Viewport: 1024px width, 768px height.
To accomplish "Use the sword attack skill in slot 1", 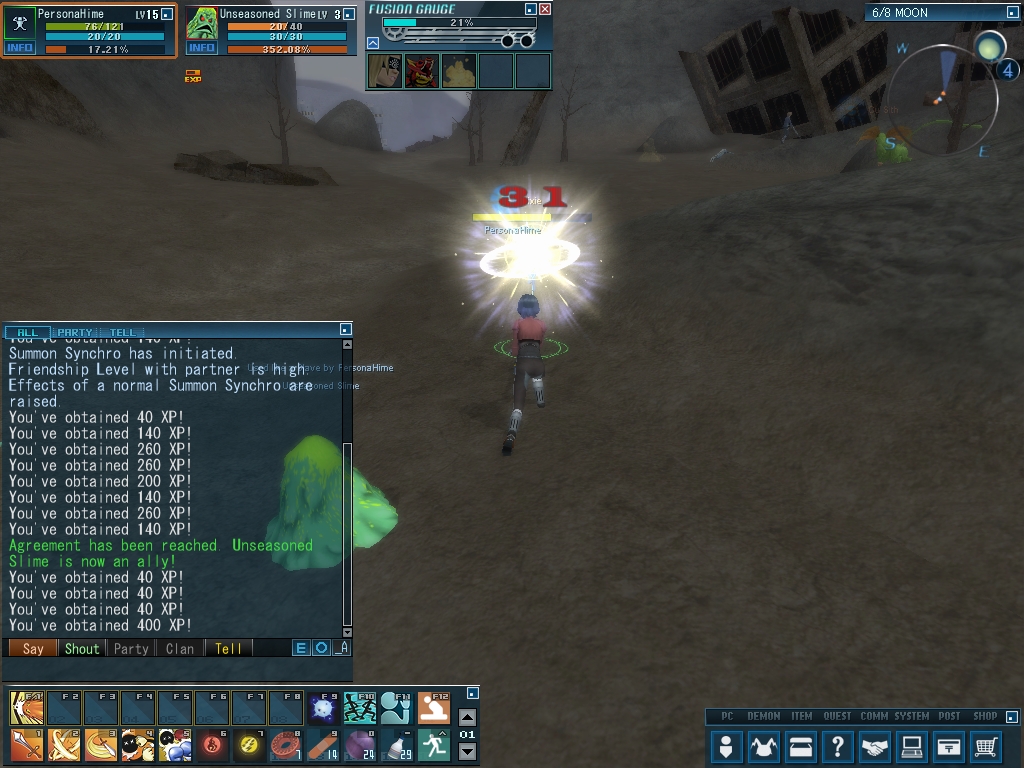I will [27, 745].
